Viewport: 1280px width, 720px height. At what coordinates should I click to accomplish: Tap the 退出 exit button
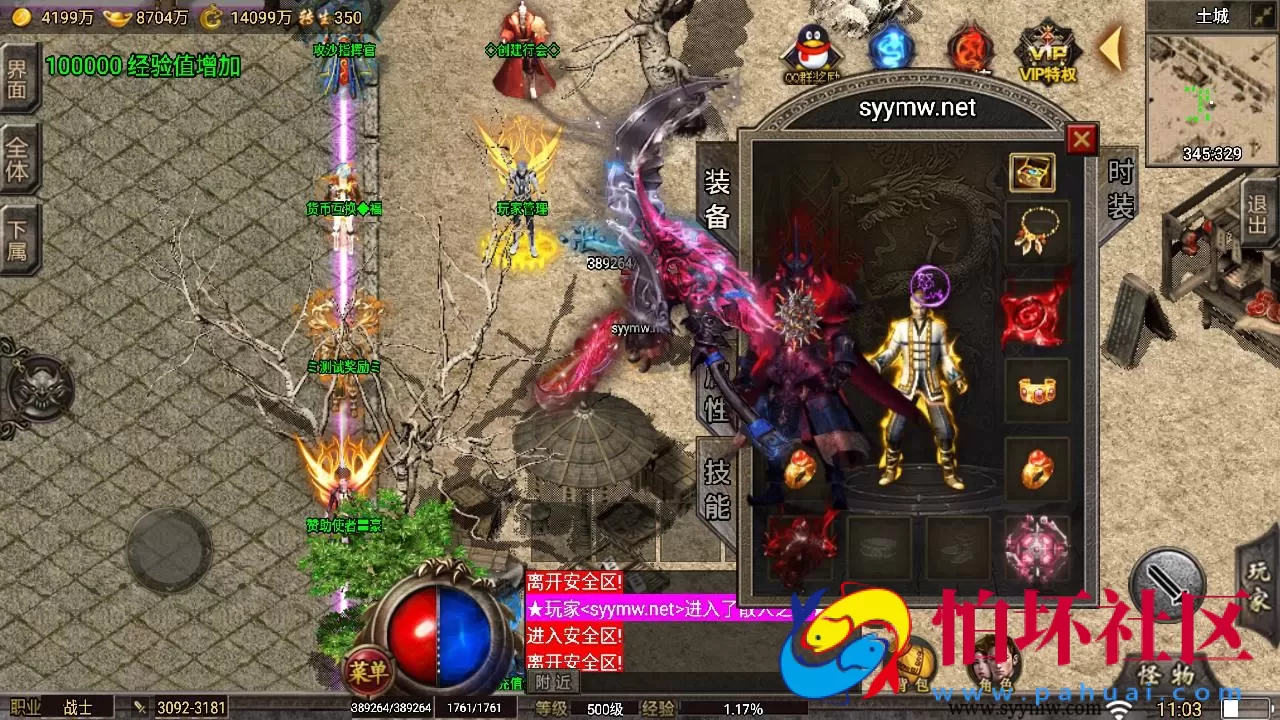click(1258, 211)
